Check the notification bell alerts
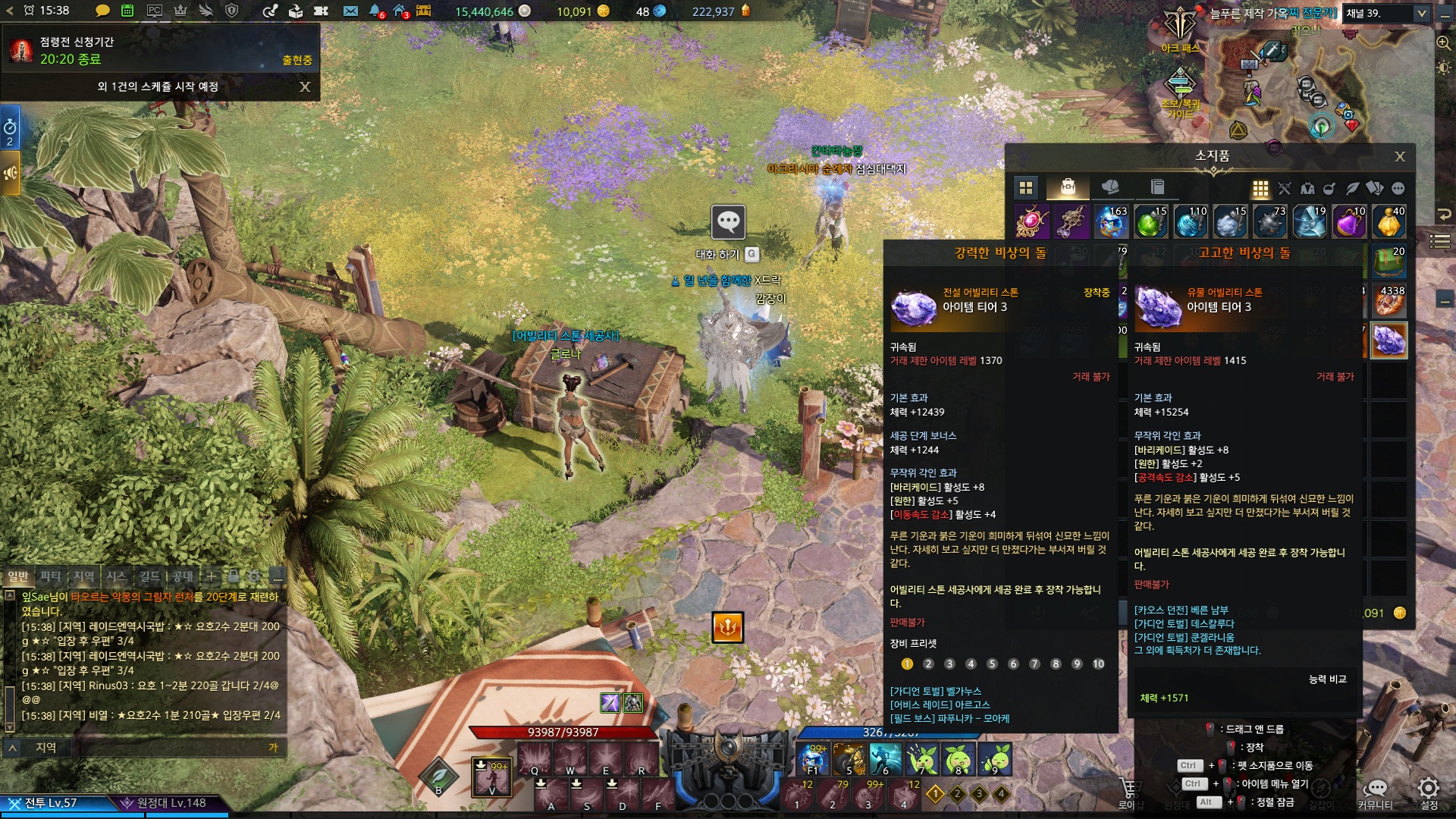The width and height of the screenshot is (1456, 819). [x=375, y=11]
